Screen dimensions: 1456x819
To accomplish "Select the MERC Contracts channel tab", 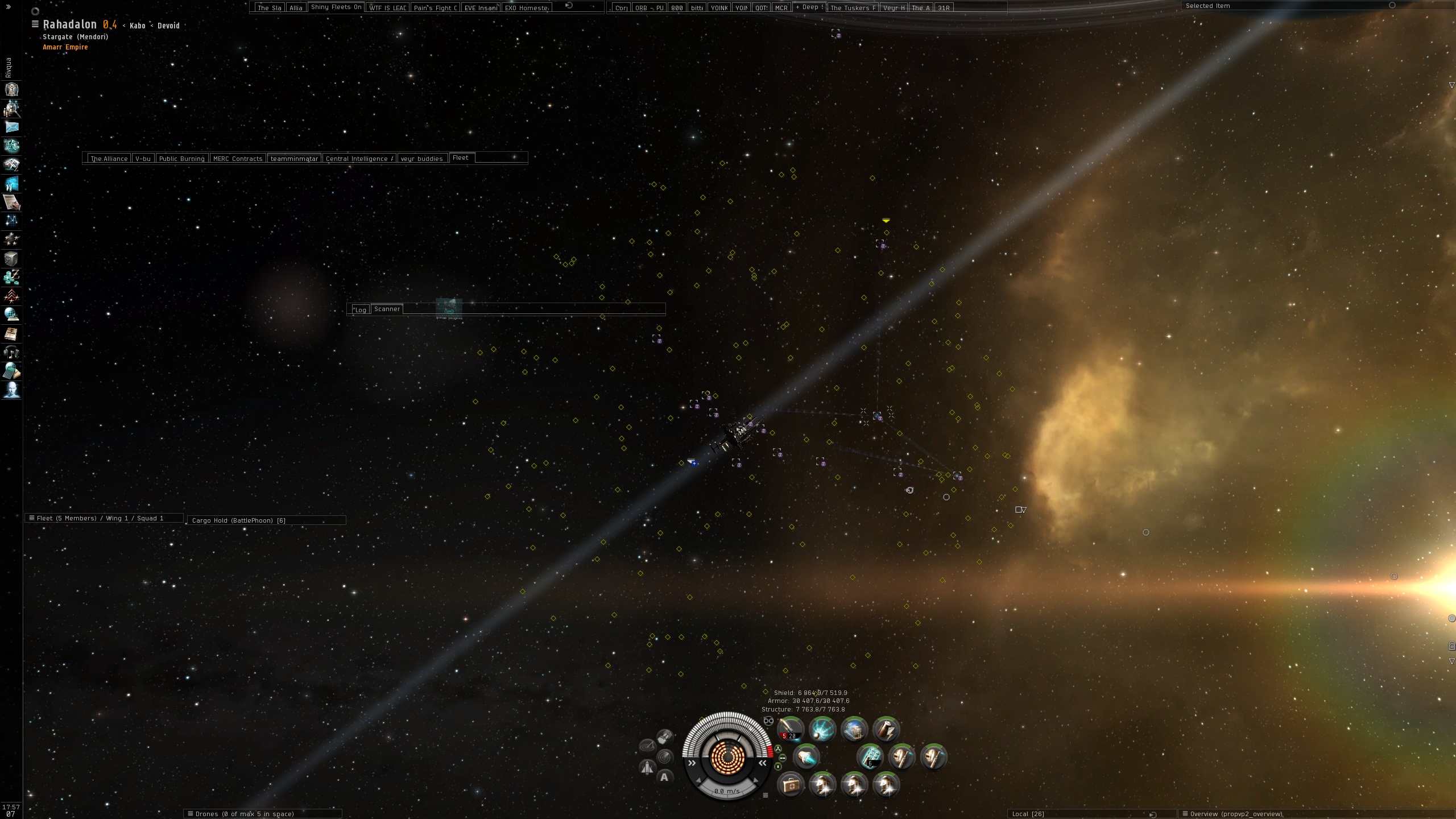I will (x=238, y=159).
